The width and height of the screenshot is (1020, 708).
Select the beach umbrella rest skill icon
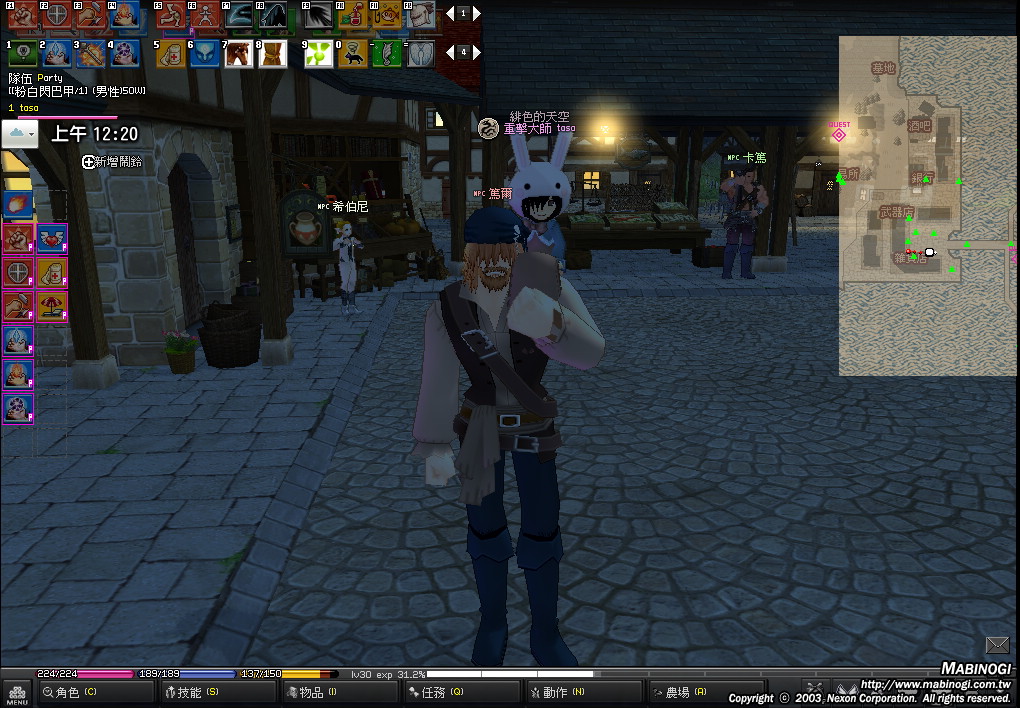coord(51,306)
